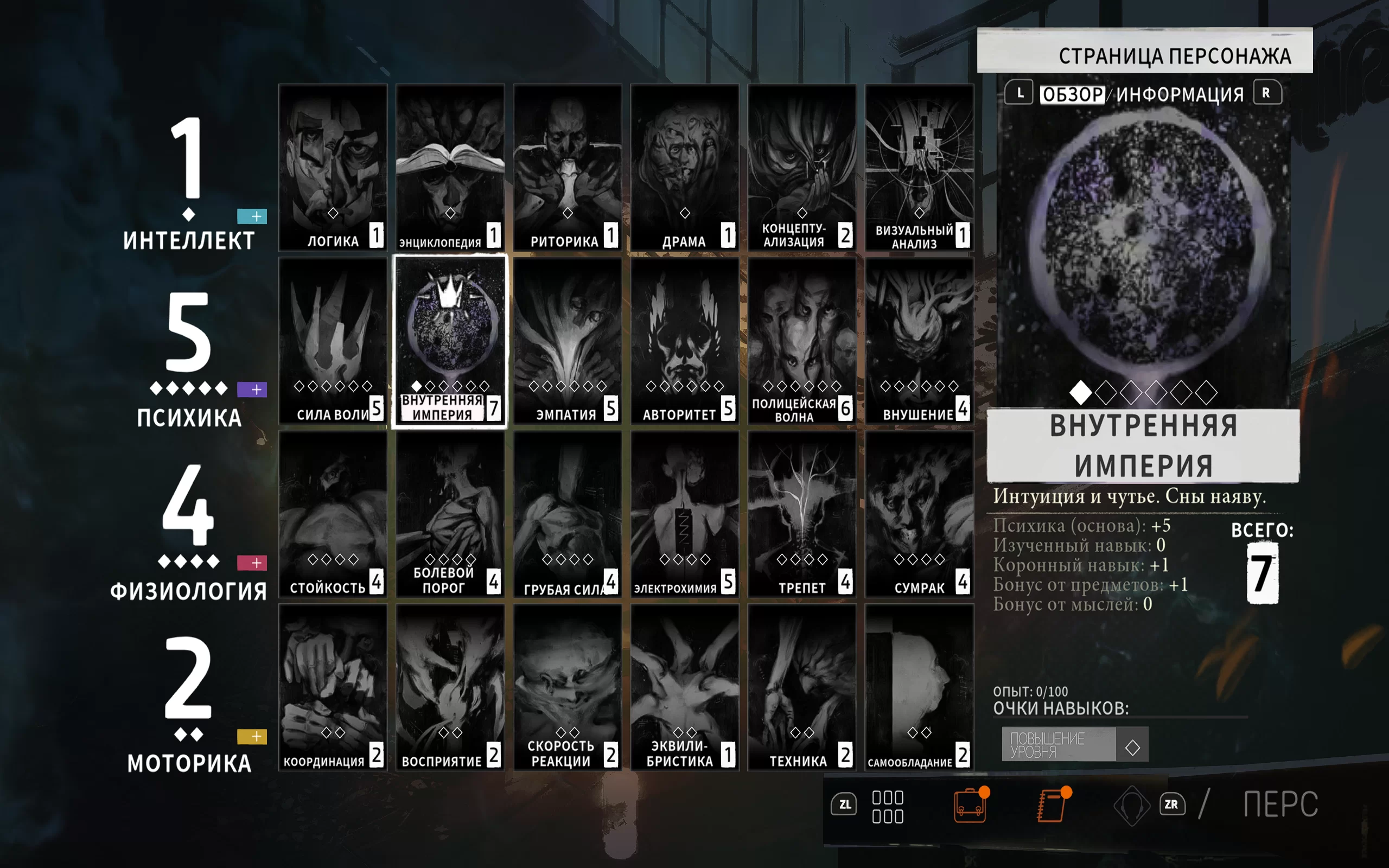Raise Психика using the purple plus button
Image resolution: width=1389 pixels, height=868 pixels.
252,390
